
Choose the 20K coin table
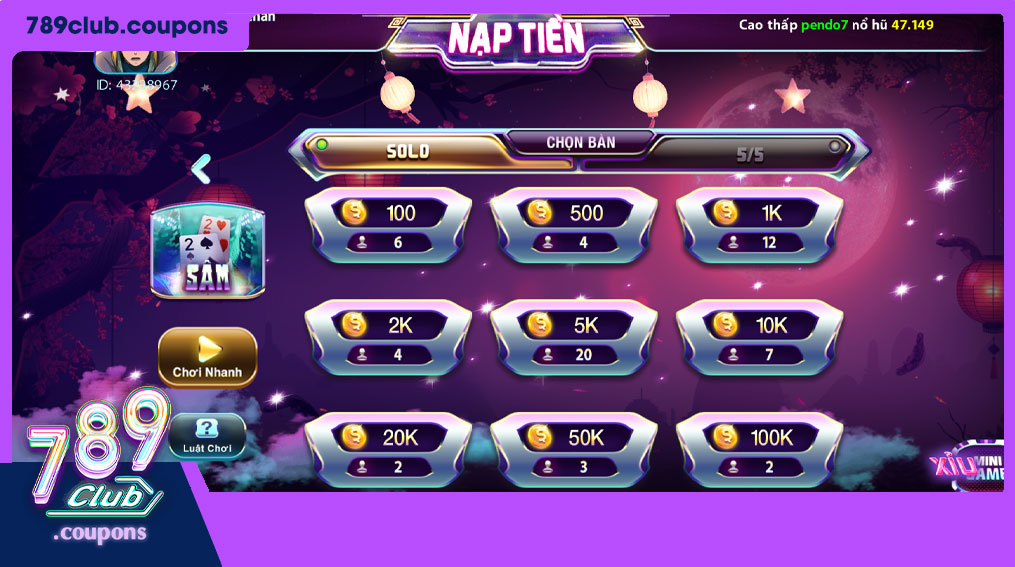387,450
